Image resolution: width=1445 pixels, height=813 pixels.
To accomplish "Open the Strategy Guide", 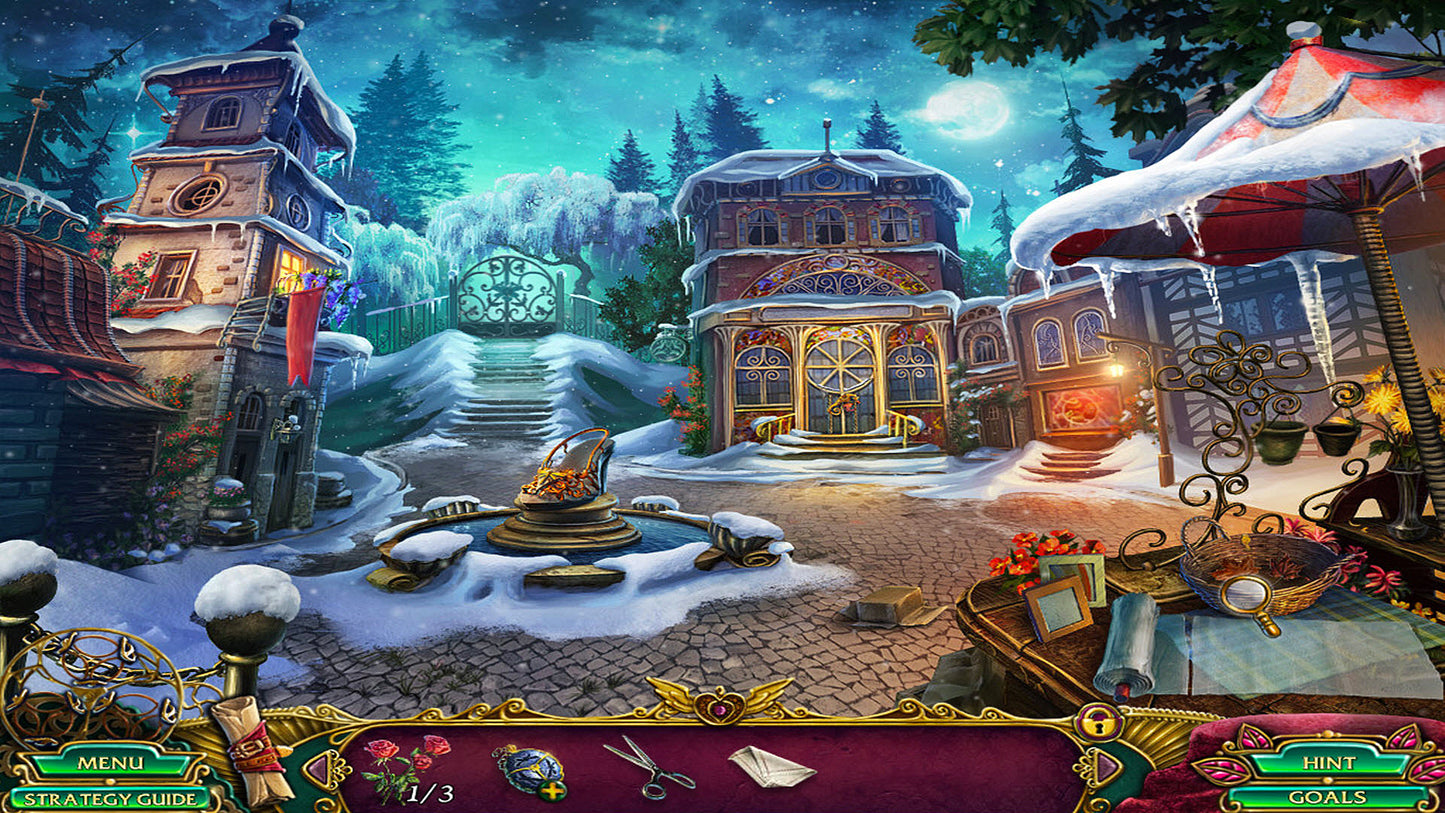I will pos(110,796).
